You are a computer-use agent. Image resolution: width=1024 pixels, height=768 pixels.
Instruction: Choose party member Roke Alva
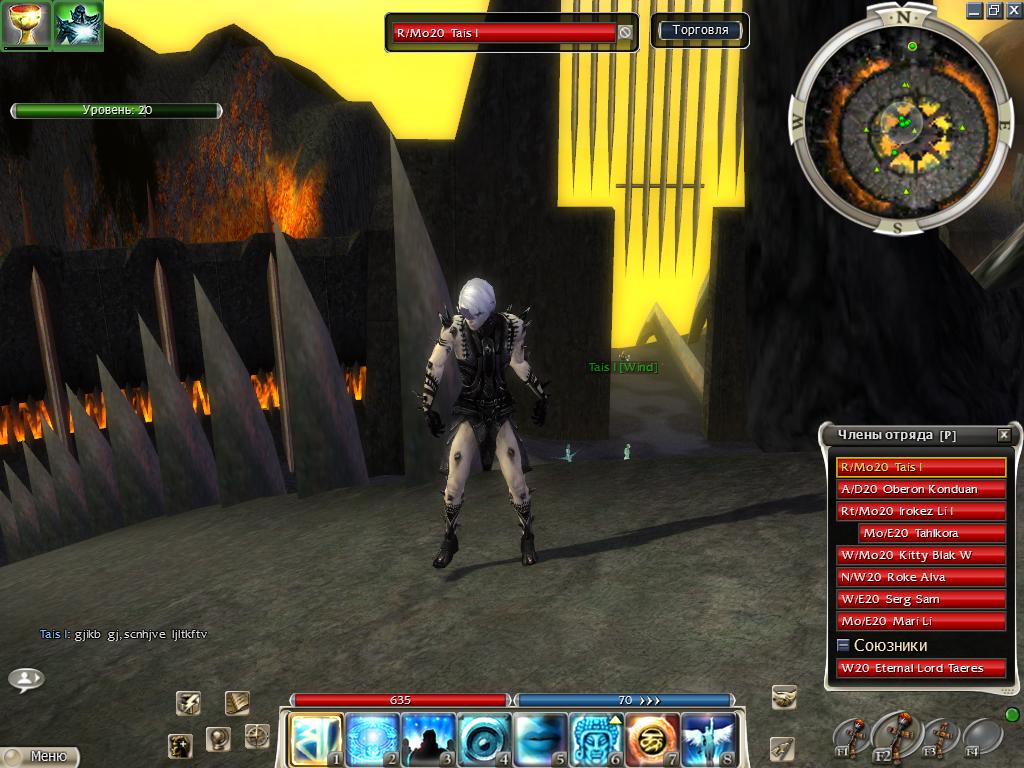point(920,577)
